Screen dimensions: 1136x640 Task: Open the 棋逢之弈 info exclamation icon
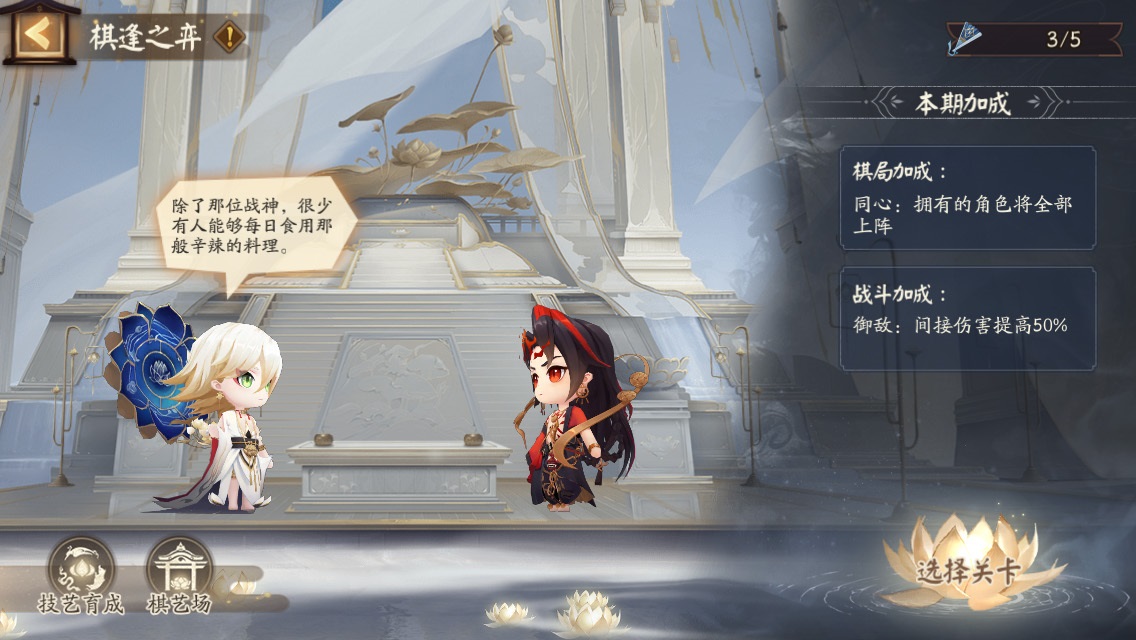click(231, 38)
